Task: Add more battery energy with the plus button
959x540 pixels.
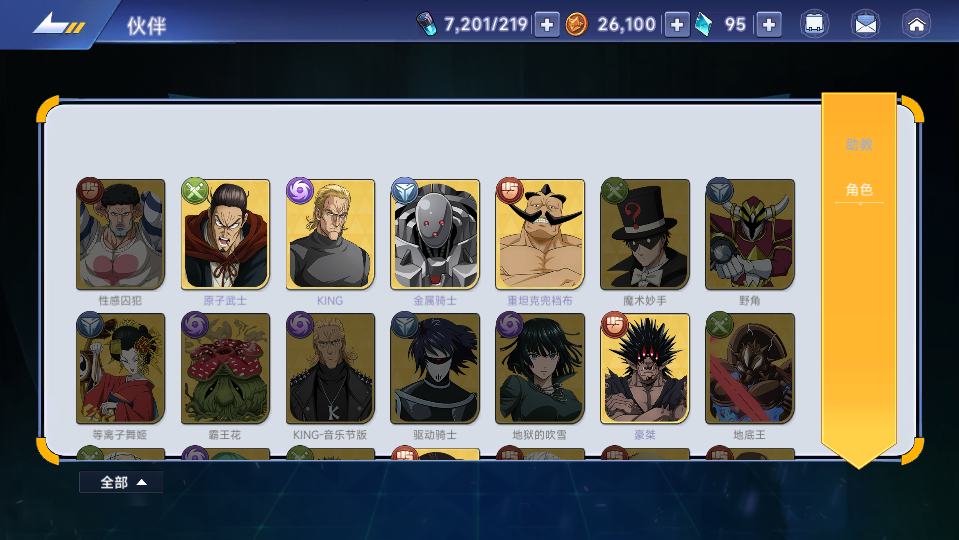Action: (547, 25)
